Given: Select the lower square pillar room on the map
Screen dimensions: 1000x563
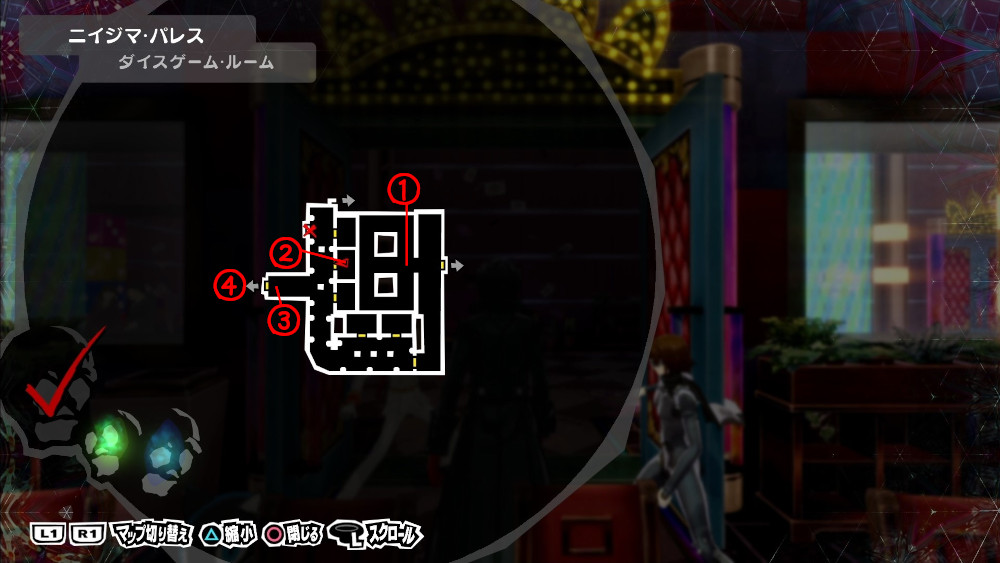Looking at the screenshot, I should click(385, 286).
